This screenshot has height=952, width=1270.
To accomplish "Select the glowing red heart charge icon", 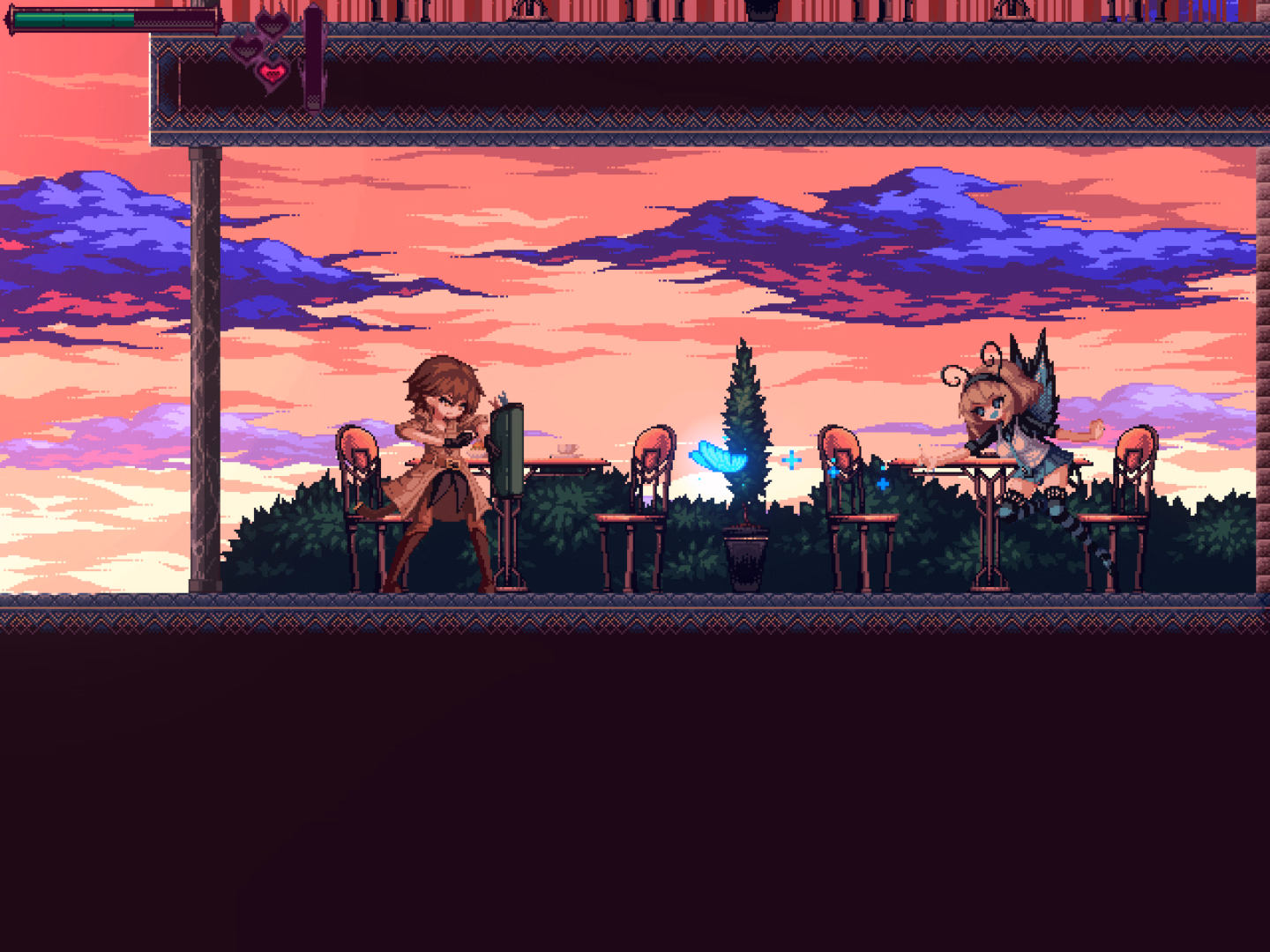I will pyautogui.click(x=273, y=75).
